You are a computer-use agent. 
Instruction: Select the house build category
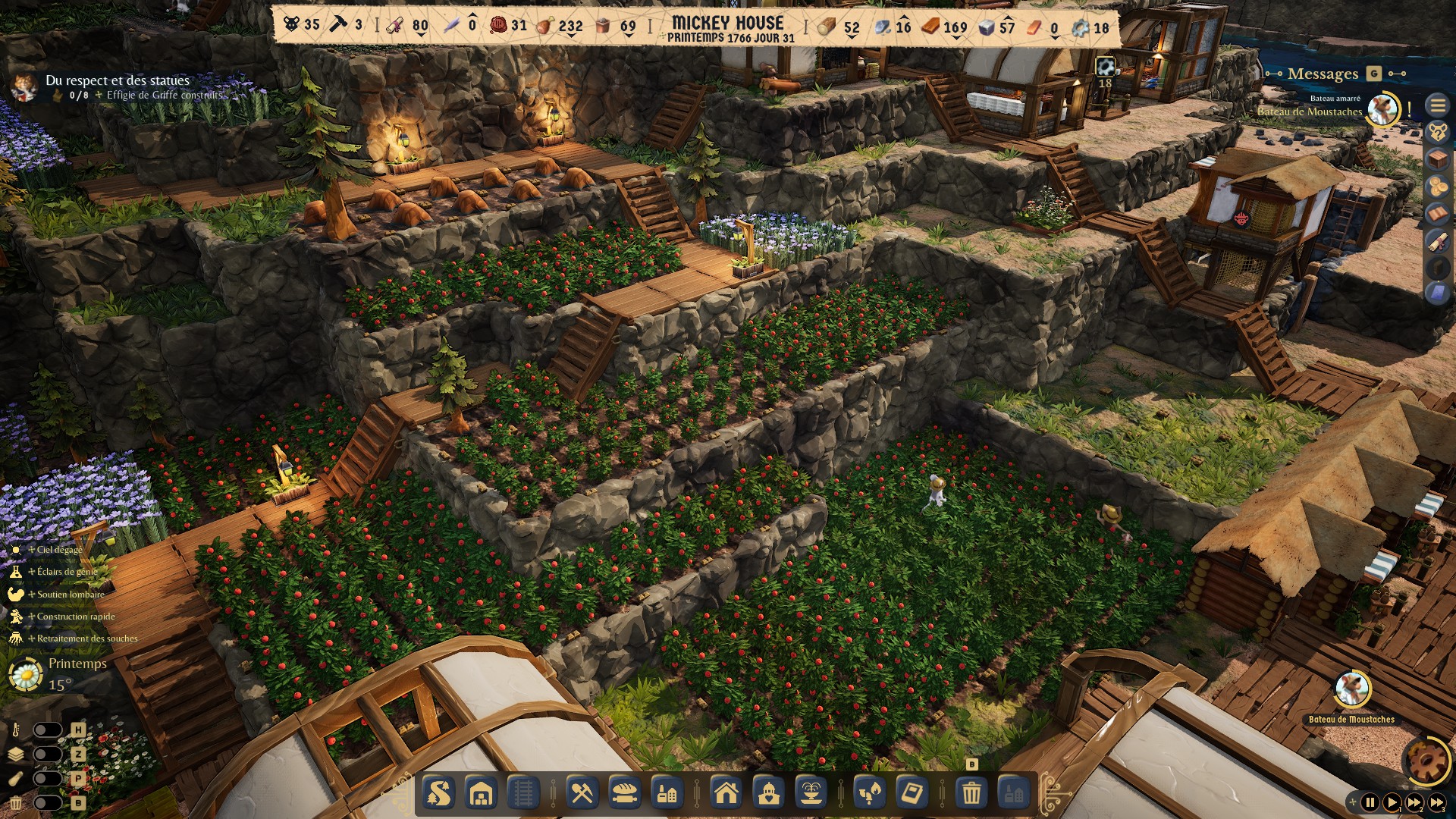(x=726, y=793)
